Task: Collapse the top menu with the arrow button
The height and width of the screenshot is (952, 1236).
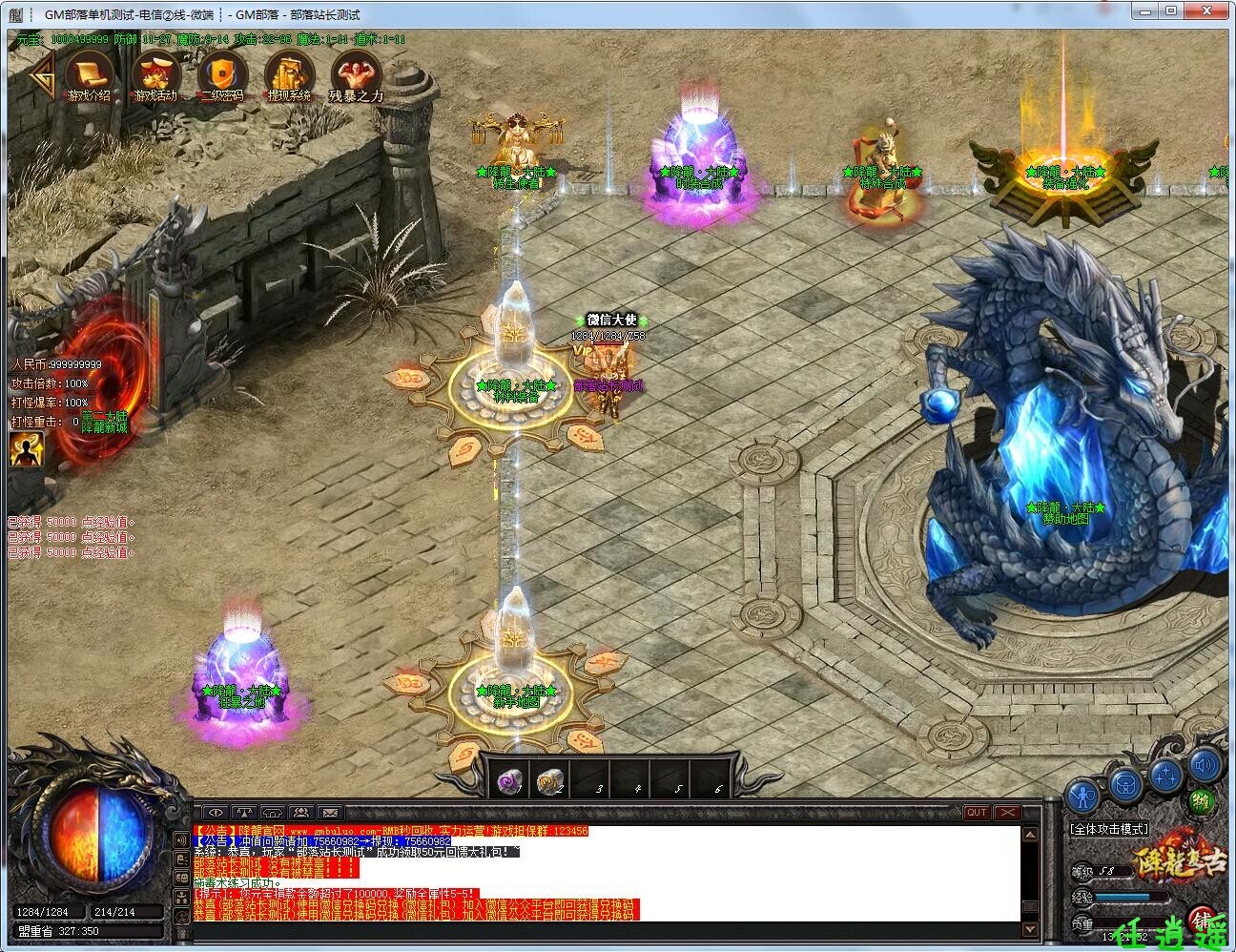Action: (x=38, y=74)
